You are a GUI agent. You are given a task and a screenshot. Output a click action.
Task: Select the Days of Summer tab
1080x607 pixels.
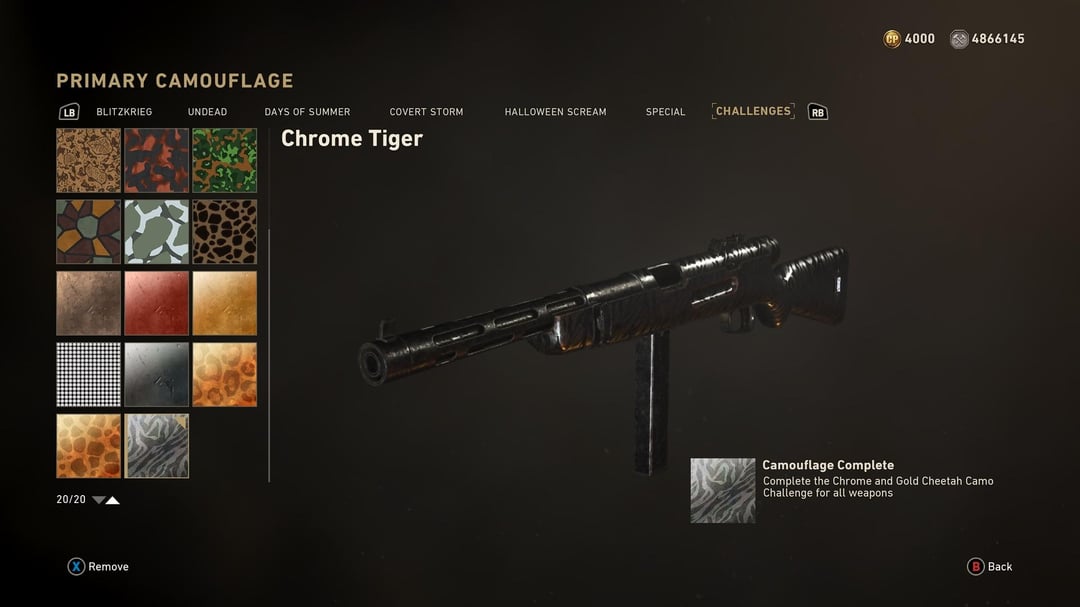(307, 112)
